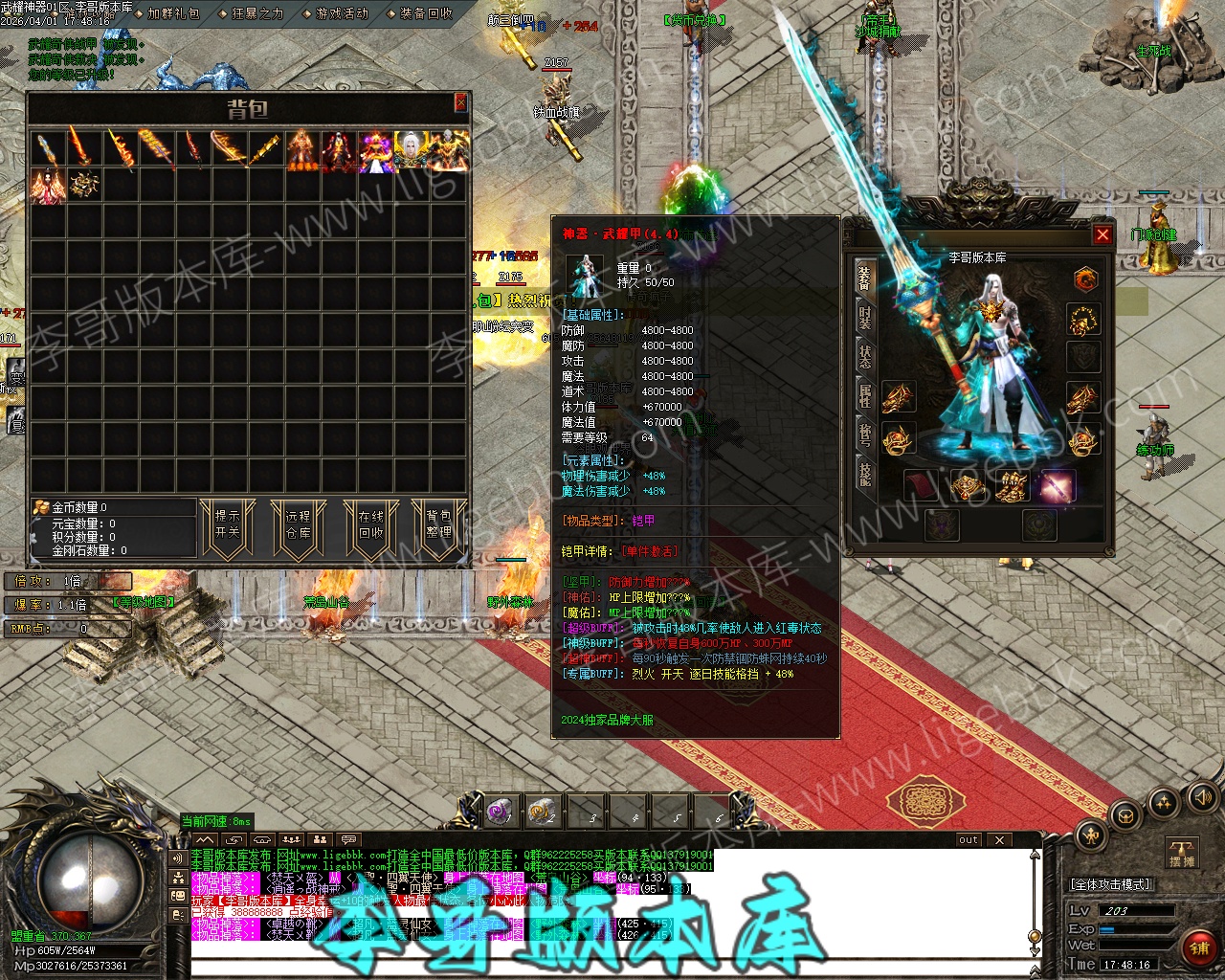
Task: Open 在线回收 online recycling
Action: 370,523
